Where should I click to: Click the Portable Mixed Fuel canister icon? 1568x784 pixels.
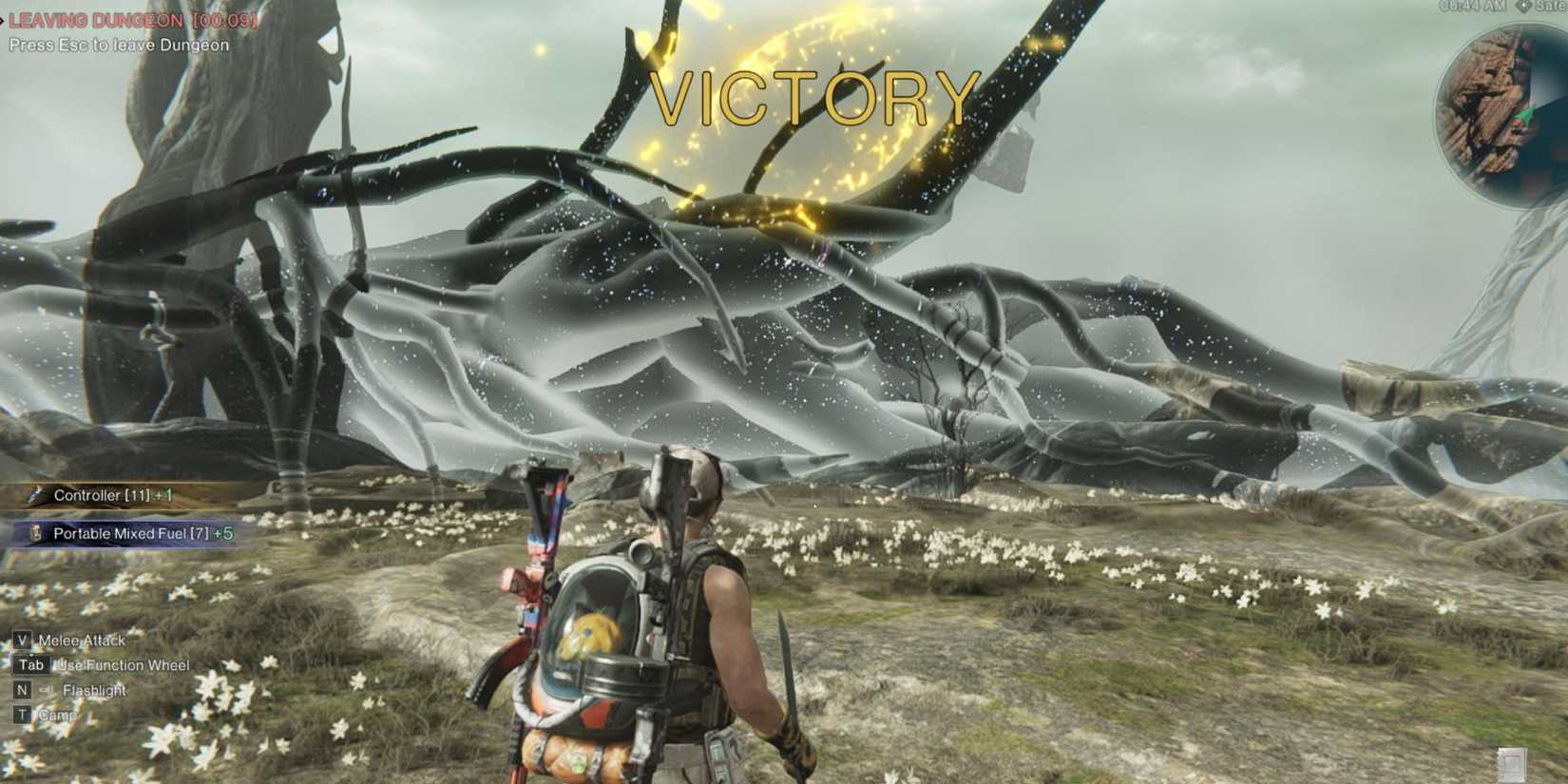pyautogui.click(x=38, y=533)
